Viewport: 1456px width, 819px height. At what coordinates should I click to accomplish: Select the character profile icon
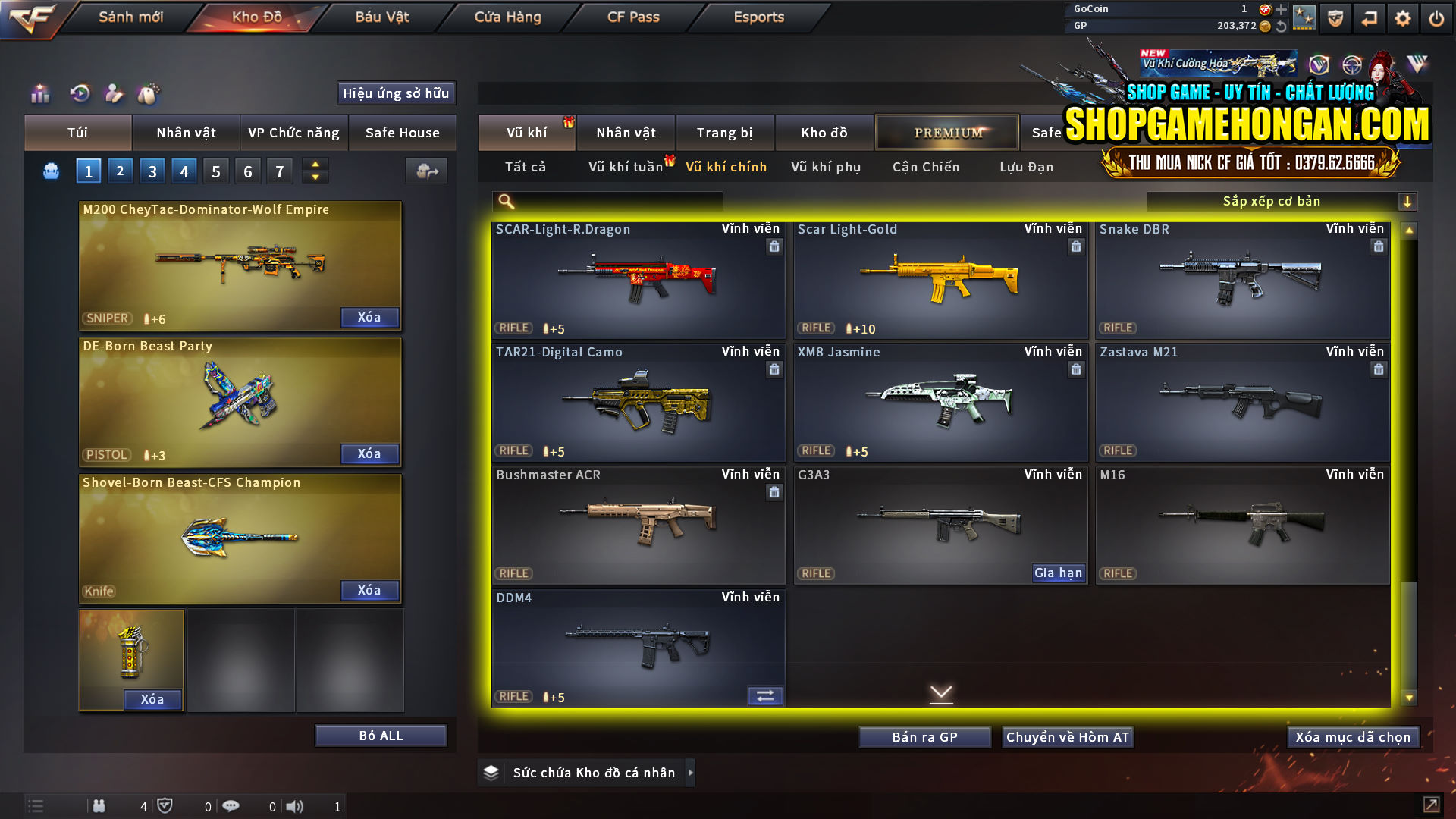[x=114, y=94]
